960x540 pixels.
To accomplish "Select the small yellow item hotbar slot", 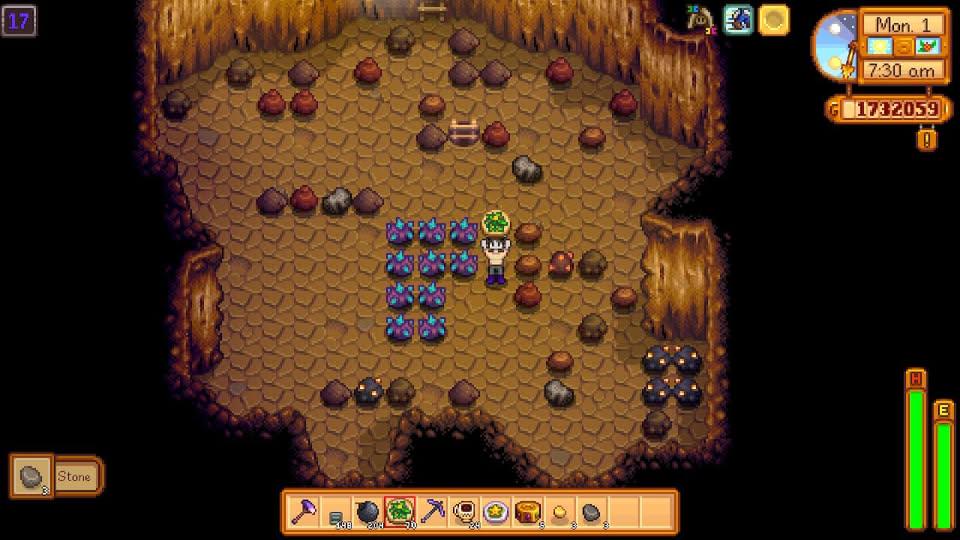I will (x=559, y=511).
